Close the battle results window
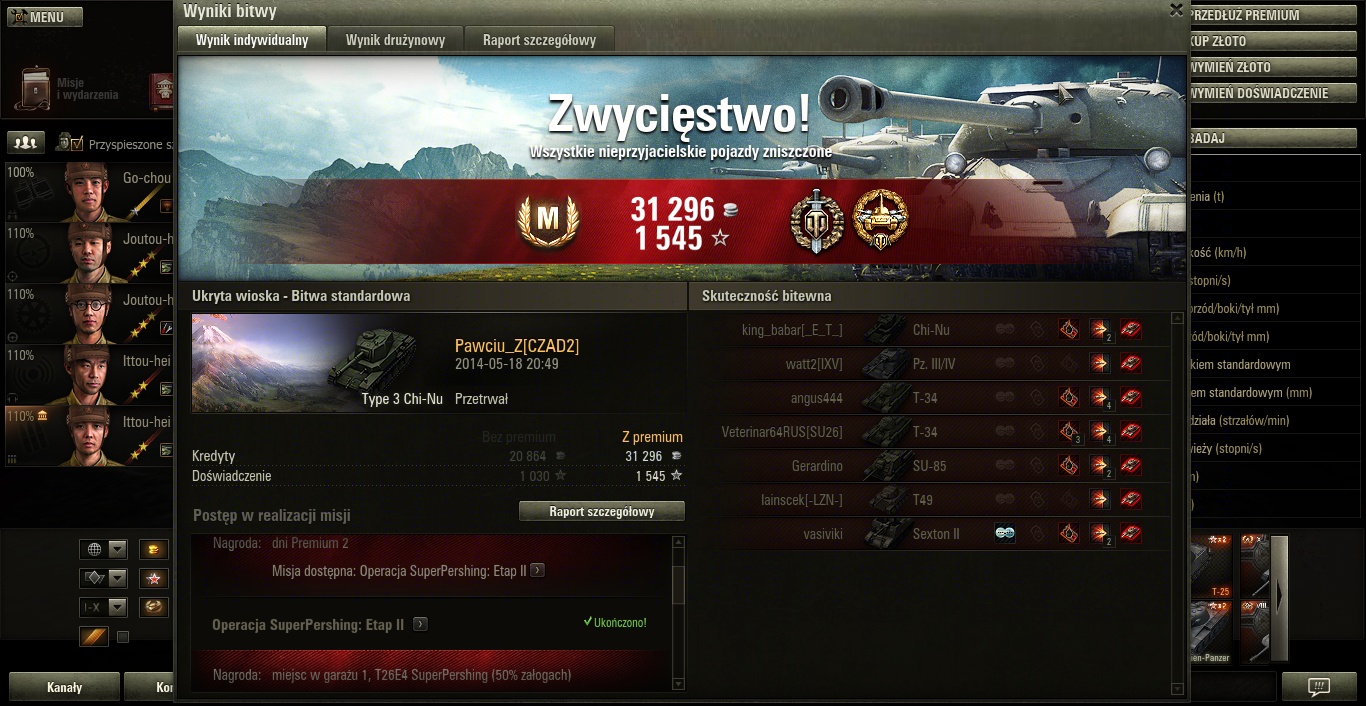Viewport: 1366px width, 706px height. pos(1176,10)
